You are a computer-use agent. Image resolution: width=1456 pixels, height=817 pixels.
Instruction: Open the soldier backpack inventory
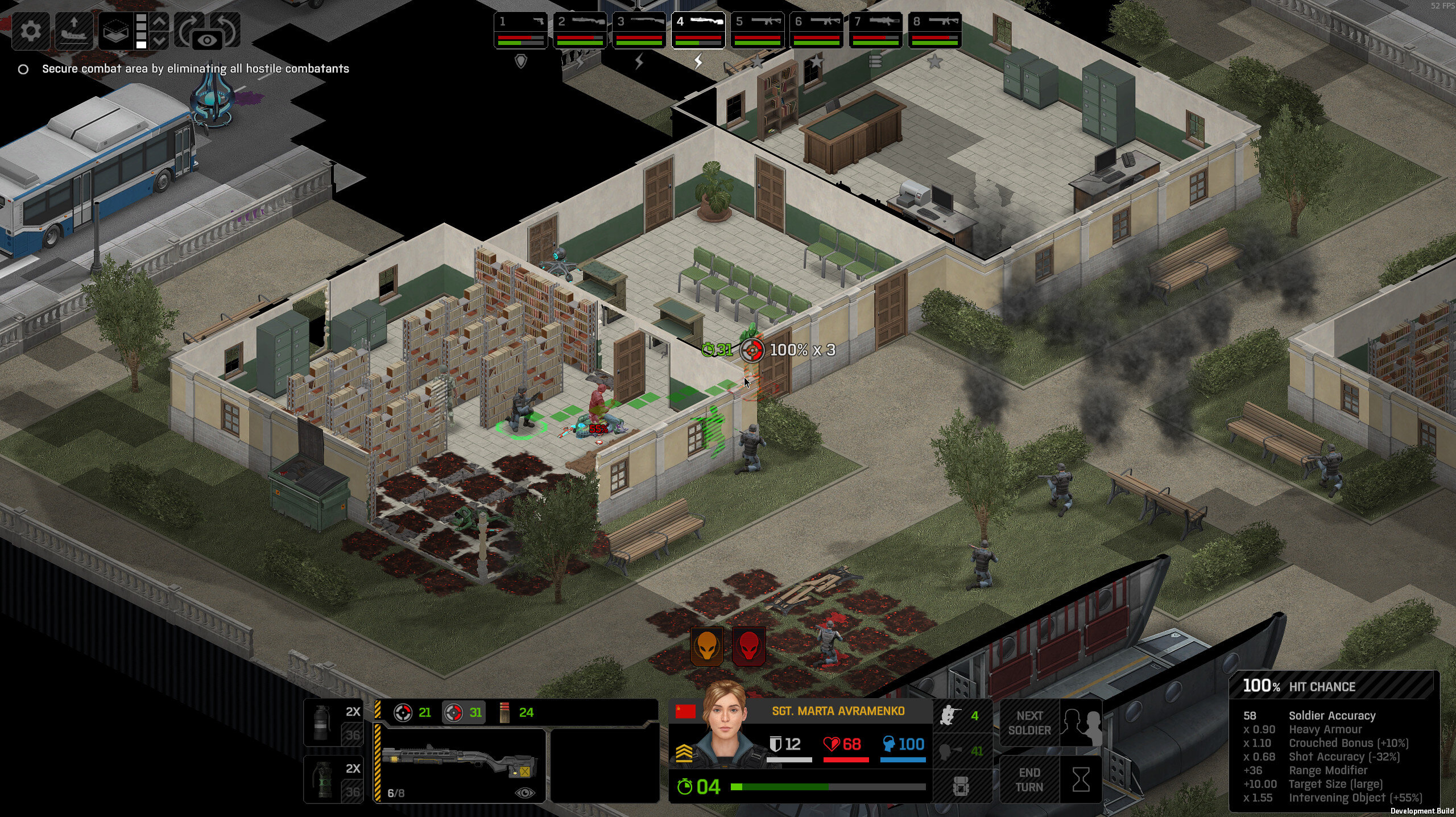coord(961,786)
